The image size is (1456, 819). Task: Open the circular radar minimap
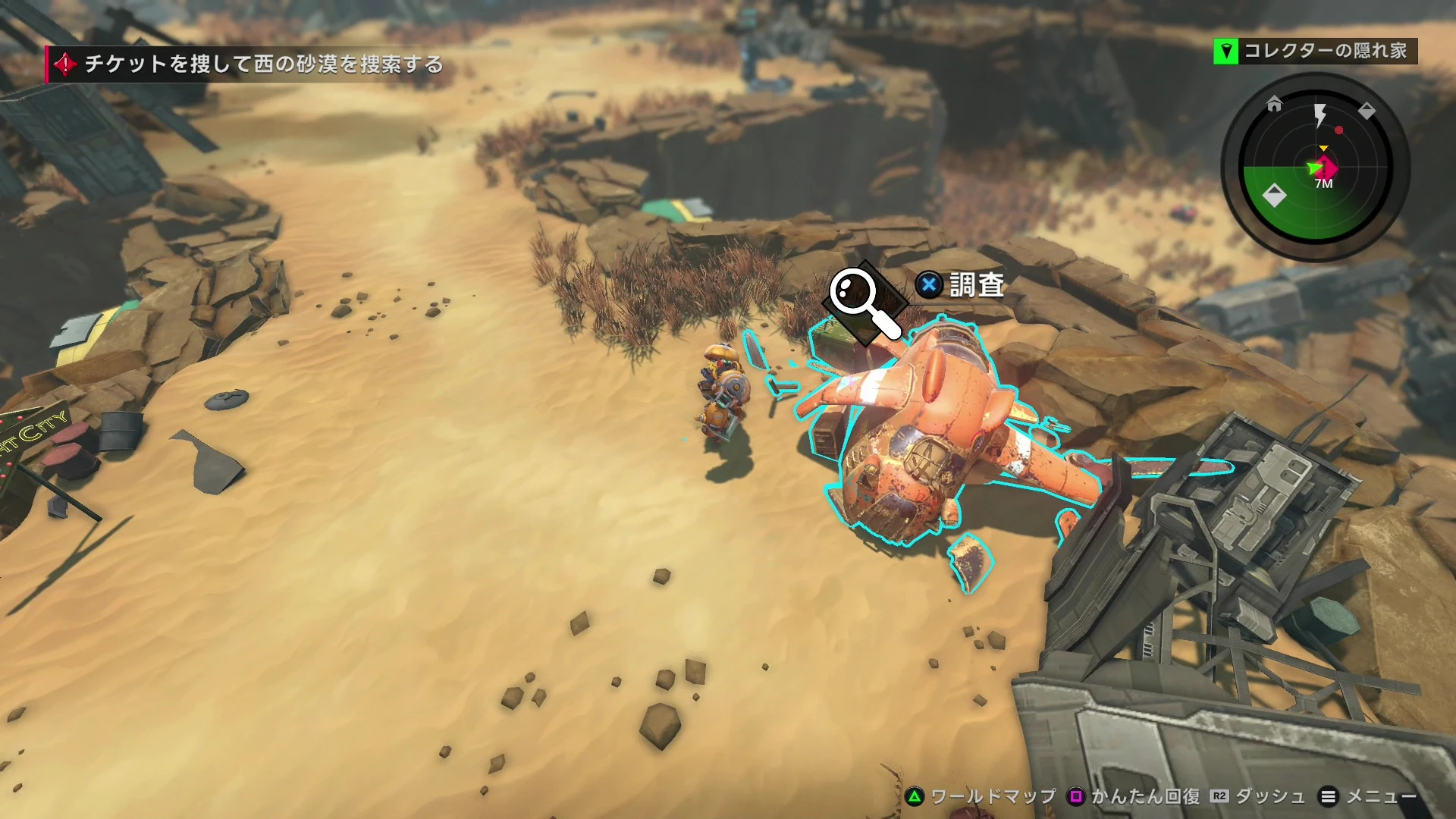coord(1316,168)
